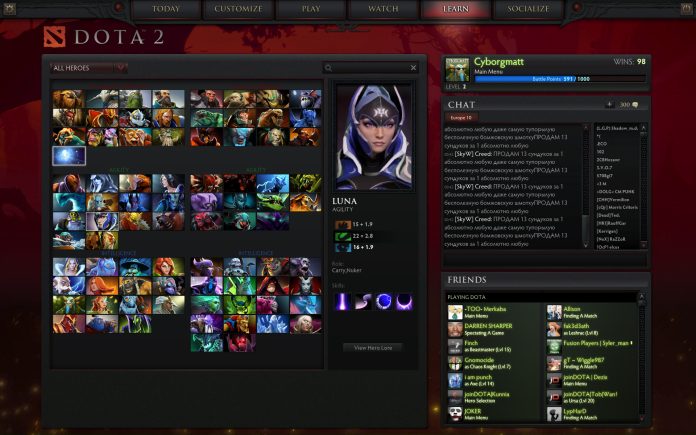Open the Today tab
Image resolution: width=696 pixels, height=435 pixels.
(167, 9)
